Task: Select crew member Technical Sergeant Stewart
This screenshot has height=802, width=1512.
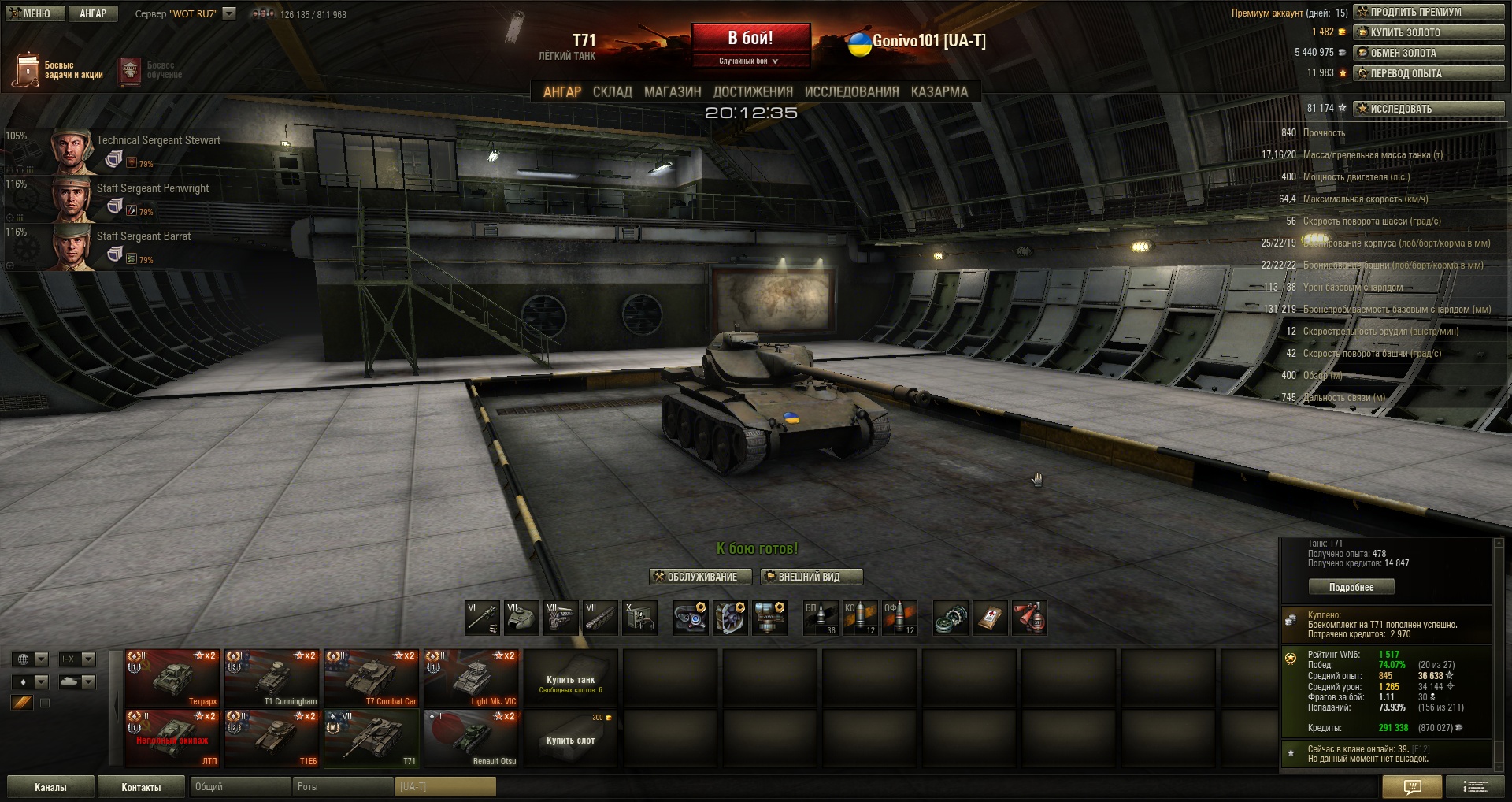Action: [157, 140]
